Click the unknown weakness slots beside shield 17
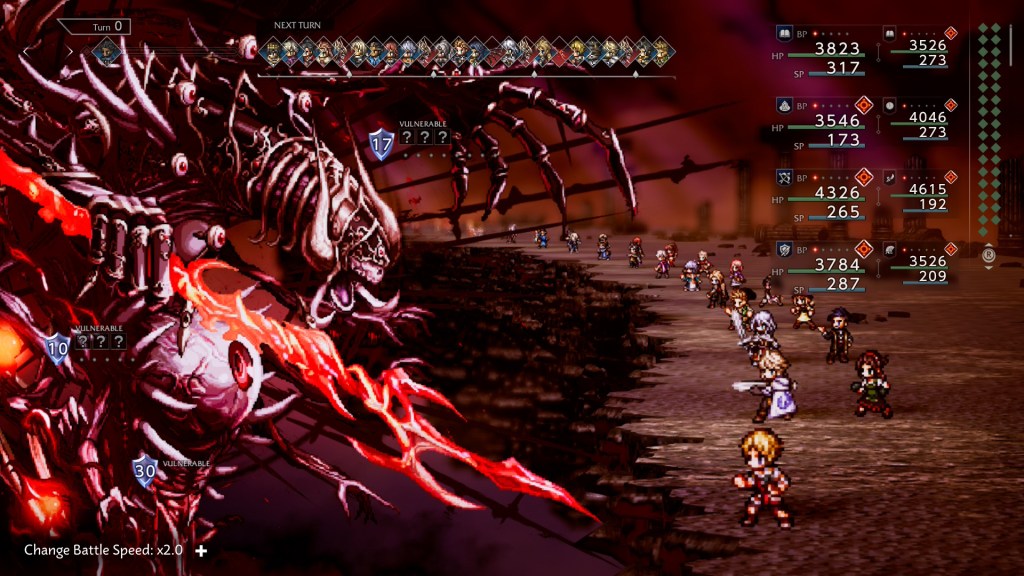1024x576 pixels. [424, 138]
